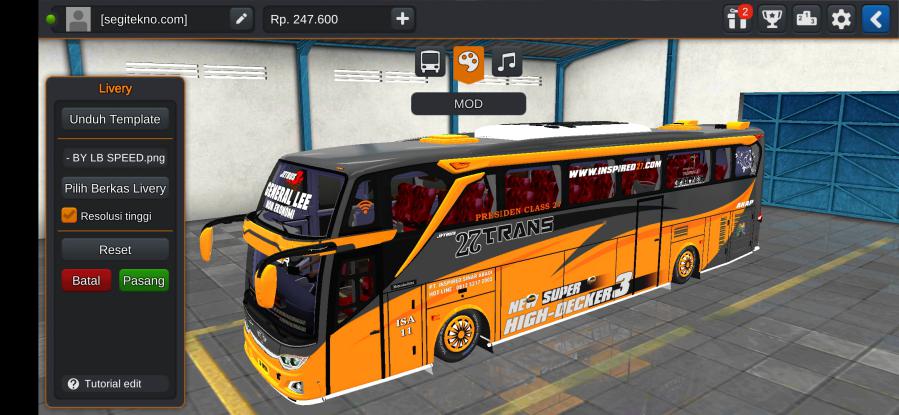The height and width of the screenshot is (415, 899).
Task: Click the player profile avatar
Action: point(78,18)
